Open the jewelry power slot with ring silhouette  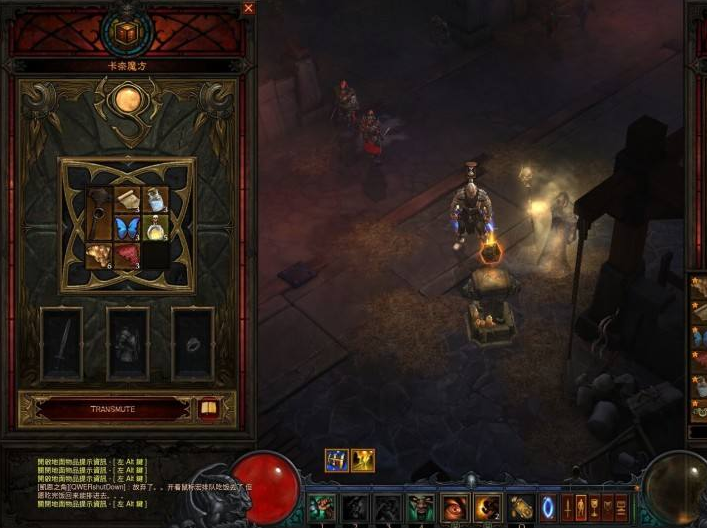[x=193, y=343]
